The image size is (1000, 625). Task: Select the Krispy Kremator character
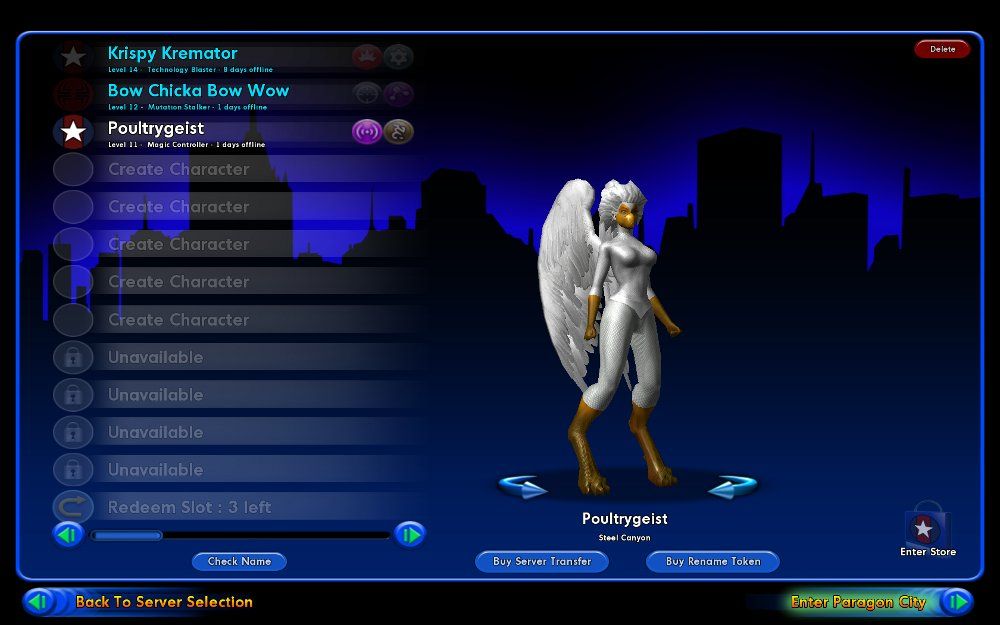[x=173, y=54]
